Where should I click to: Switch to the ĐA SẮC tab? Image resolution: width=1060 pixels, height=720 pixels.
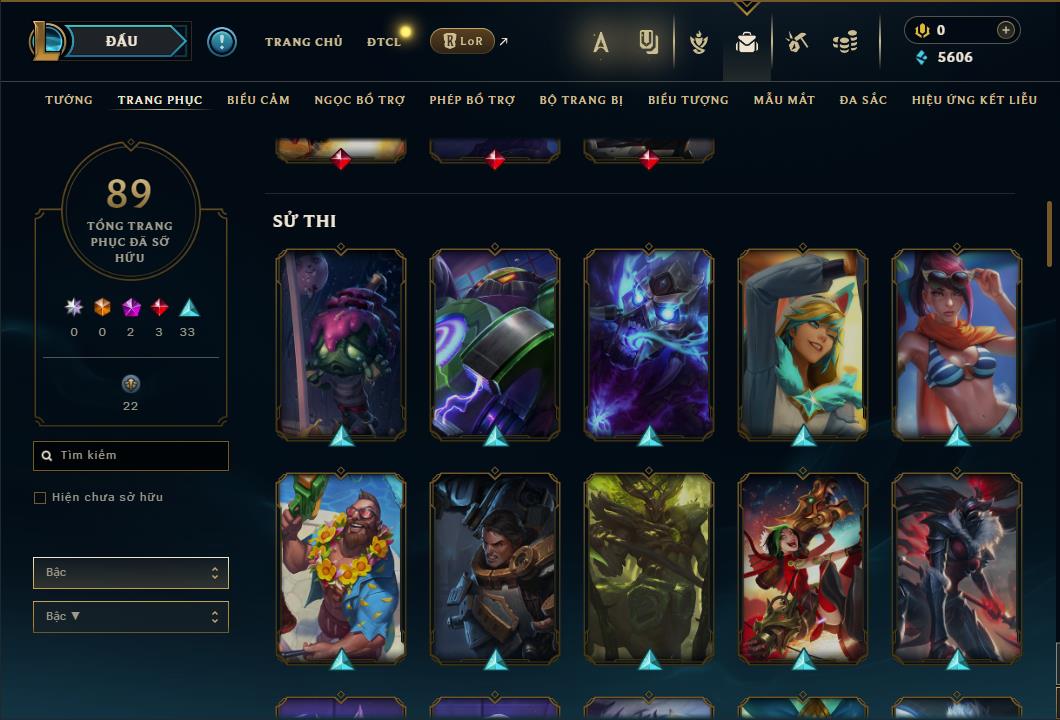pos(863,100)
